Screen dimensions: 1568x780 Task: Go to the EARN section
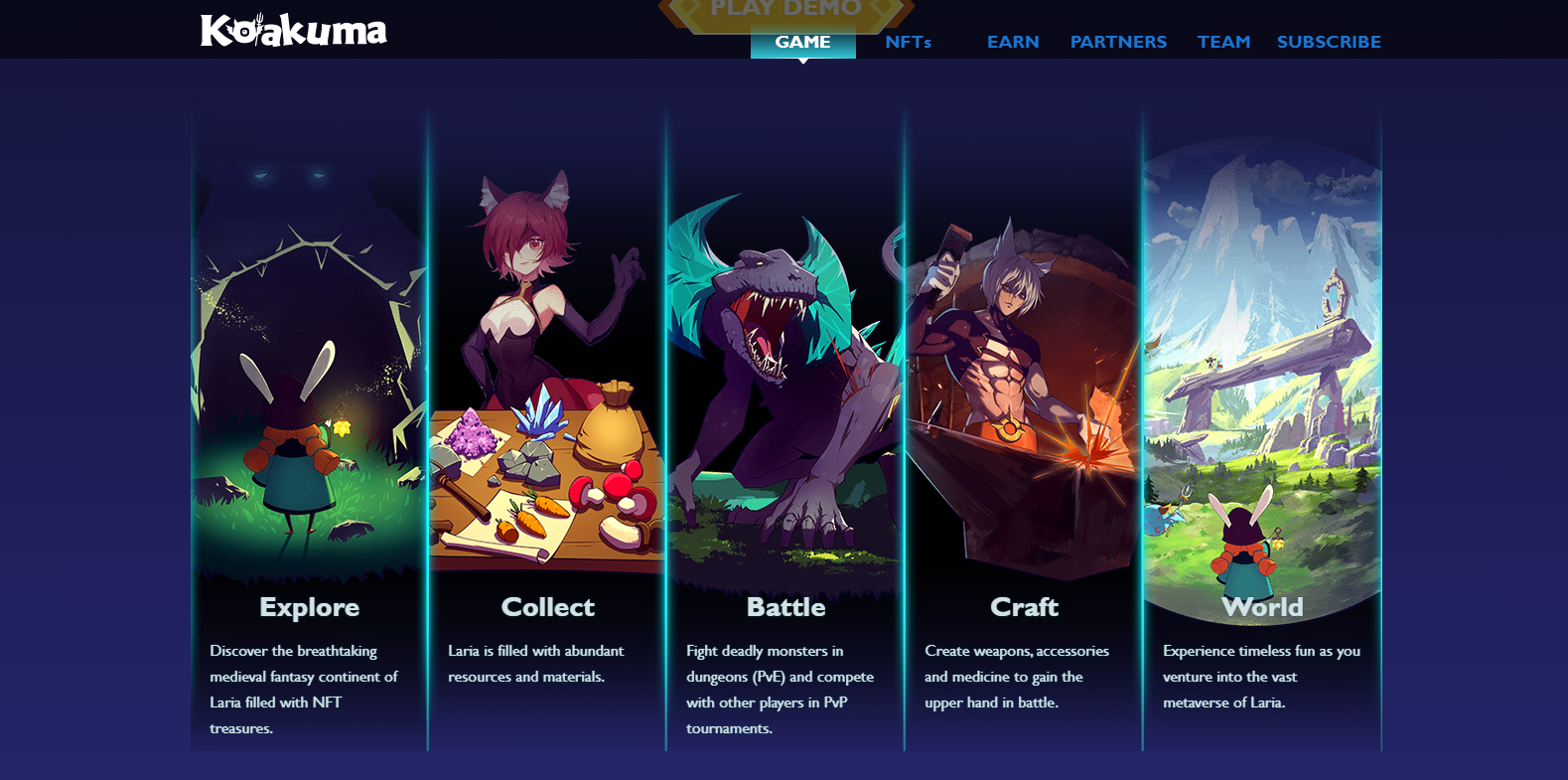(x=1013, y=42)
